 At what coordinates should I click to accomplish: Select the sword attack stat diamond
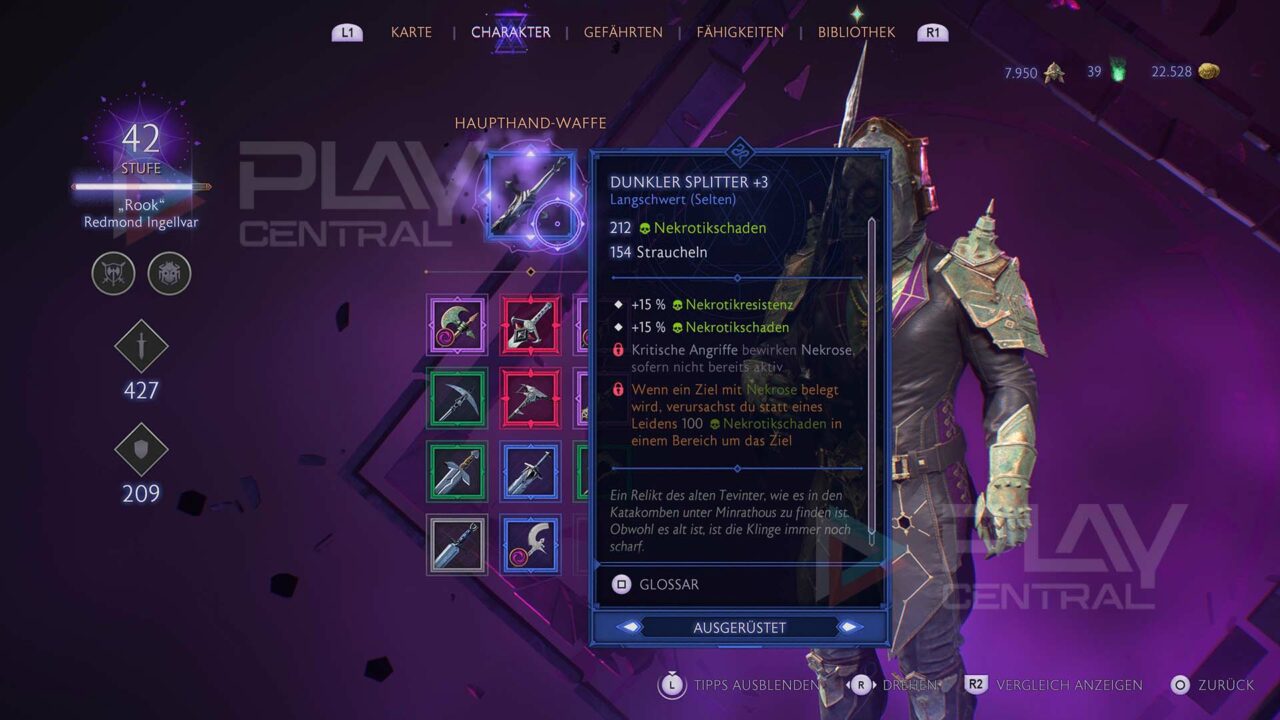[141, 346]
